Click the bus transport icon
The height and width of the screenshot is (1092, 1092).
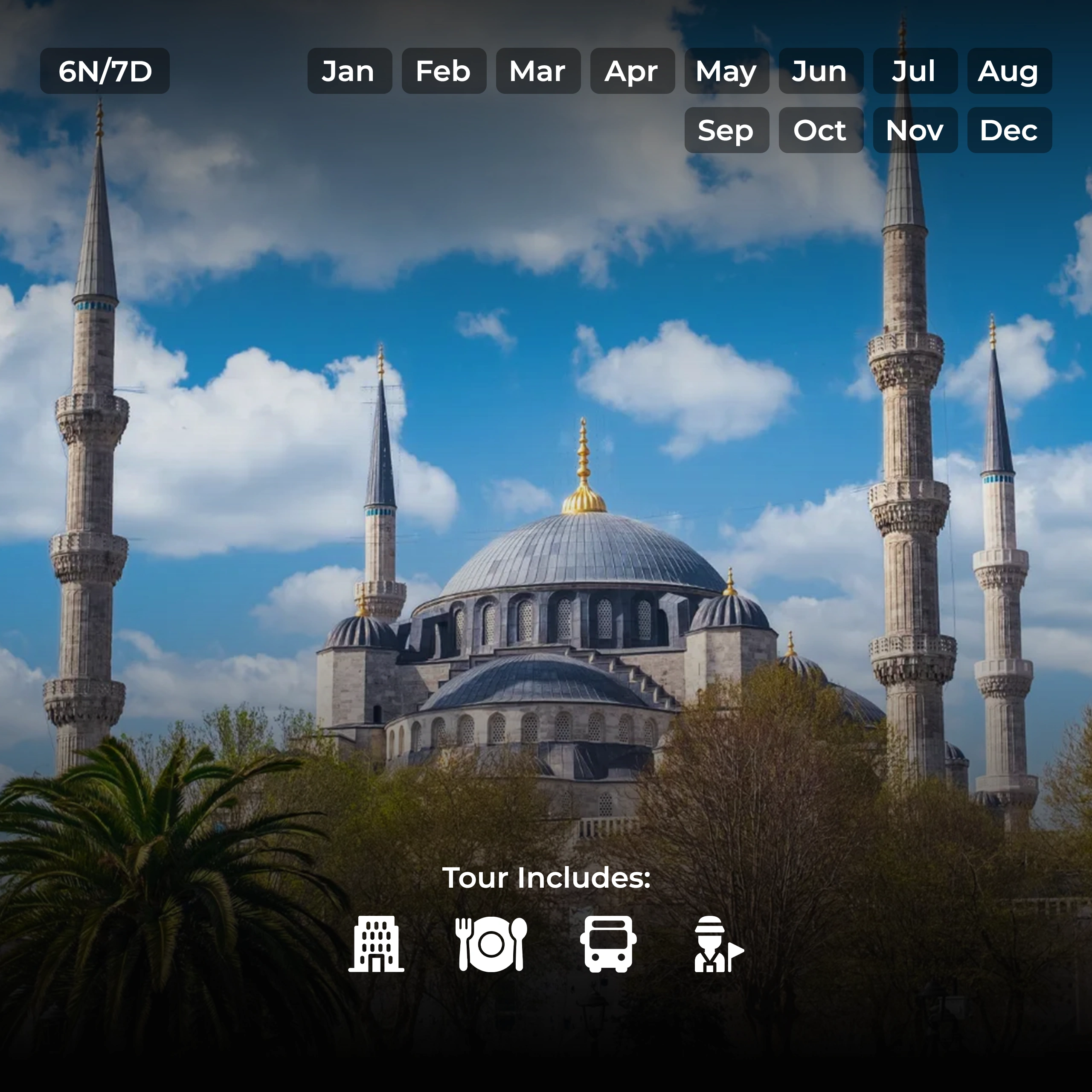[x=608, y=944]
